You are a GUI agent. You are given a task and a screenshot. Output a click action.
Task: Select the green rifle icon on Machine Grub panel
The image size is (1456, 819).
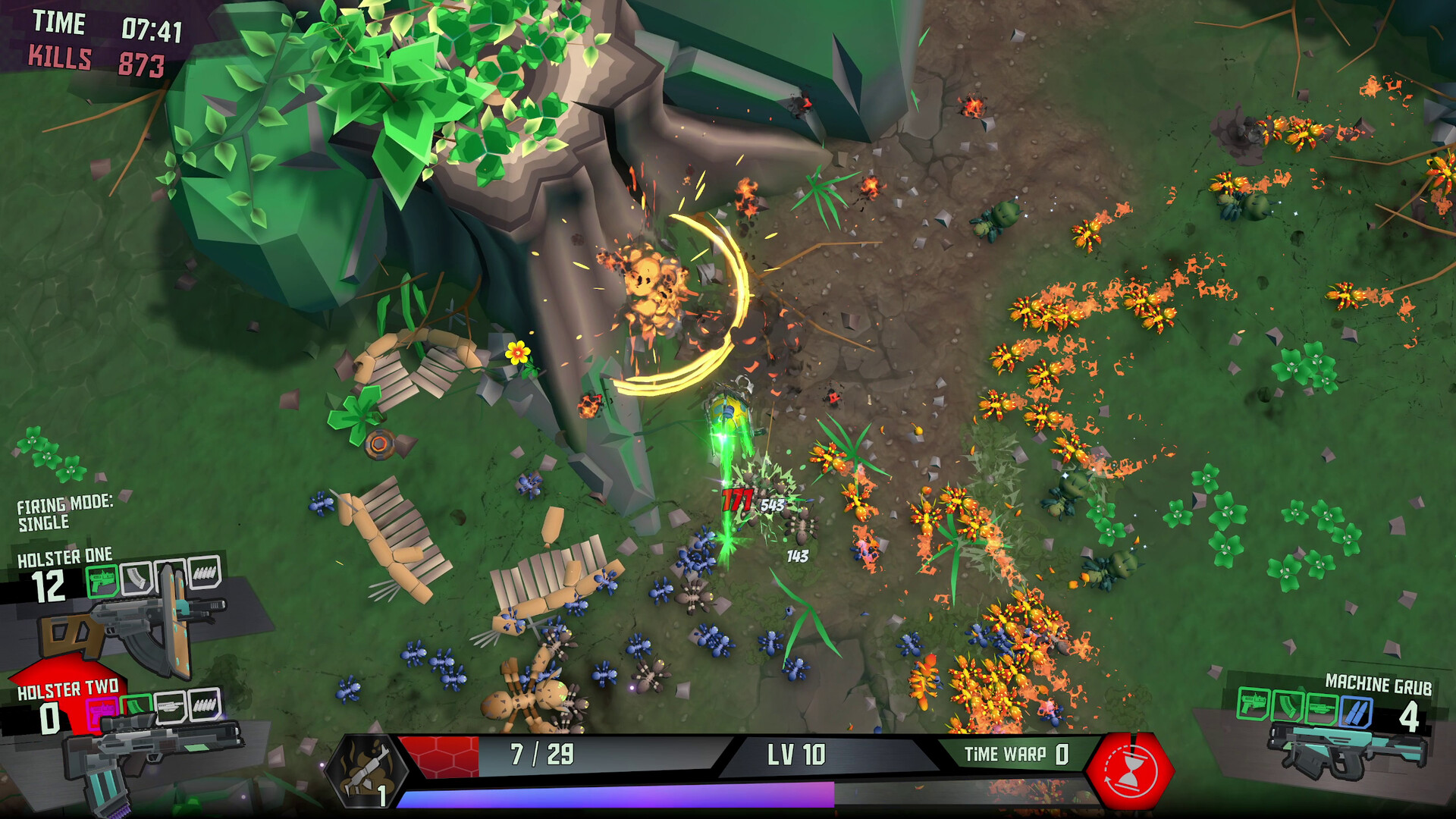tap(1322, 706)
